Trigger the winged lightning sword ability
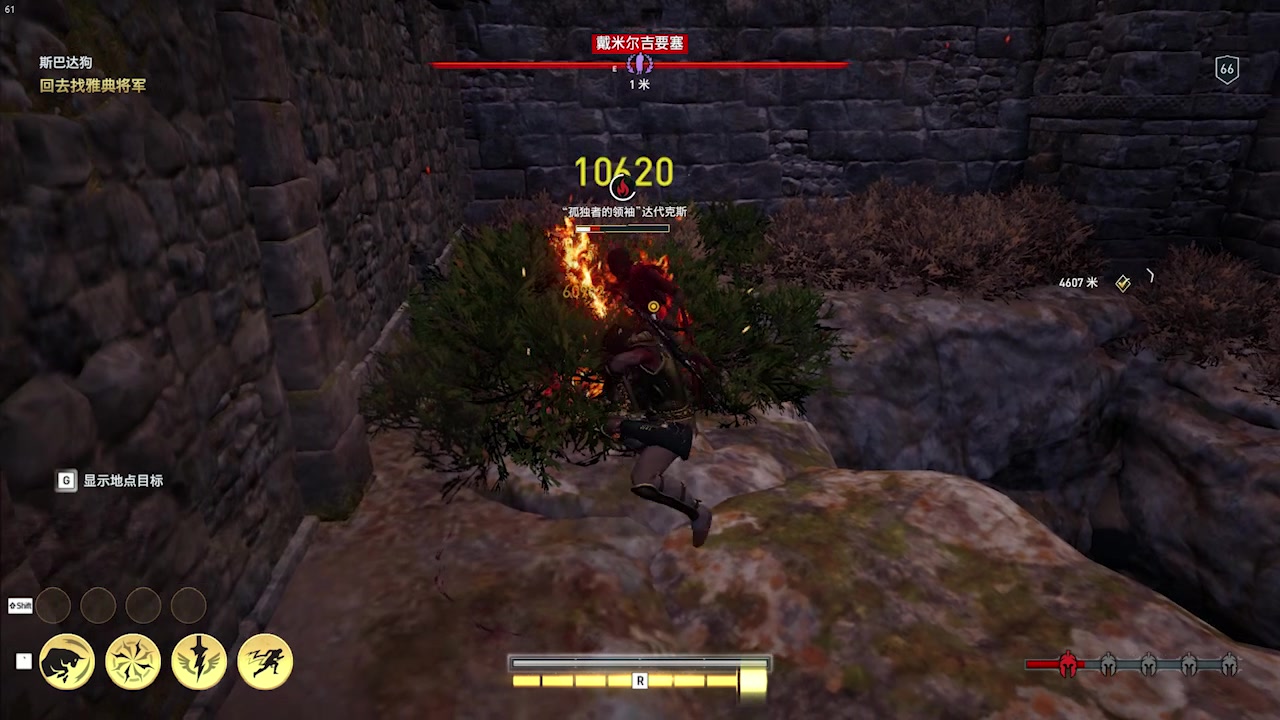The image size is (1280, 720). [199, 661]
